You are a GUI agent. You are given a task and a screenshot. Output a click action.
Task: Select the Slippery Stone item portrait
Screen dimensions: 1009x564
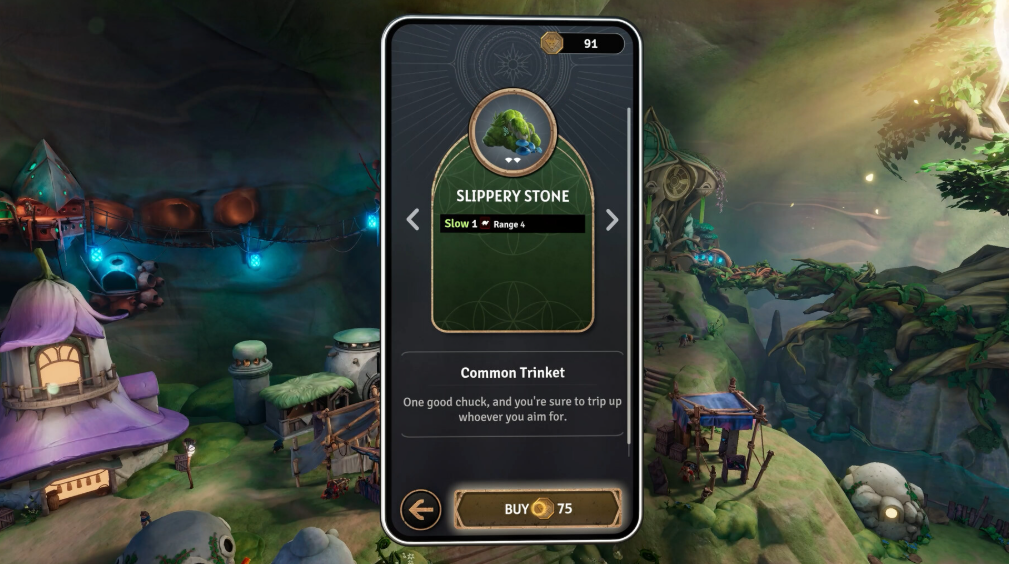click(512, 132)
